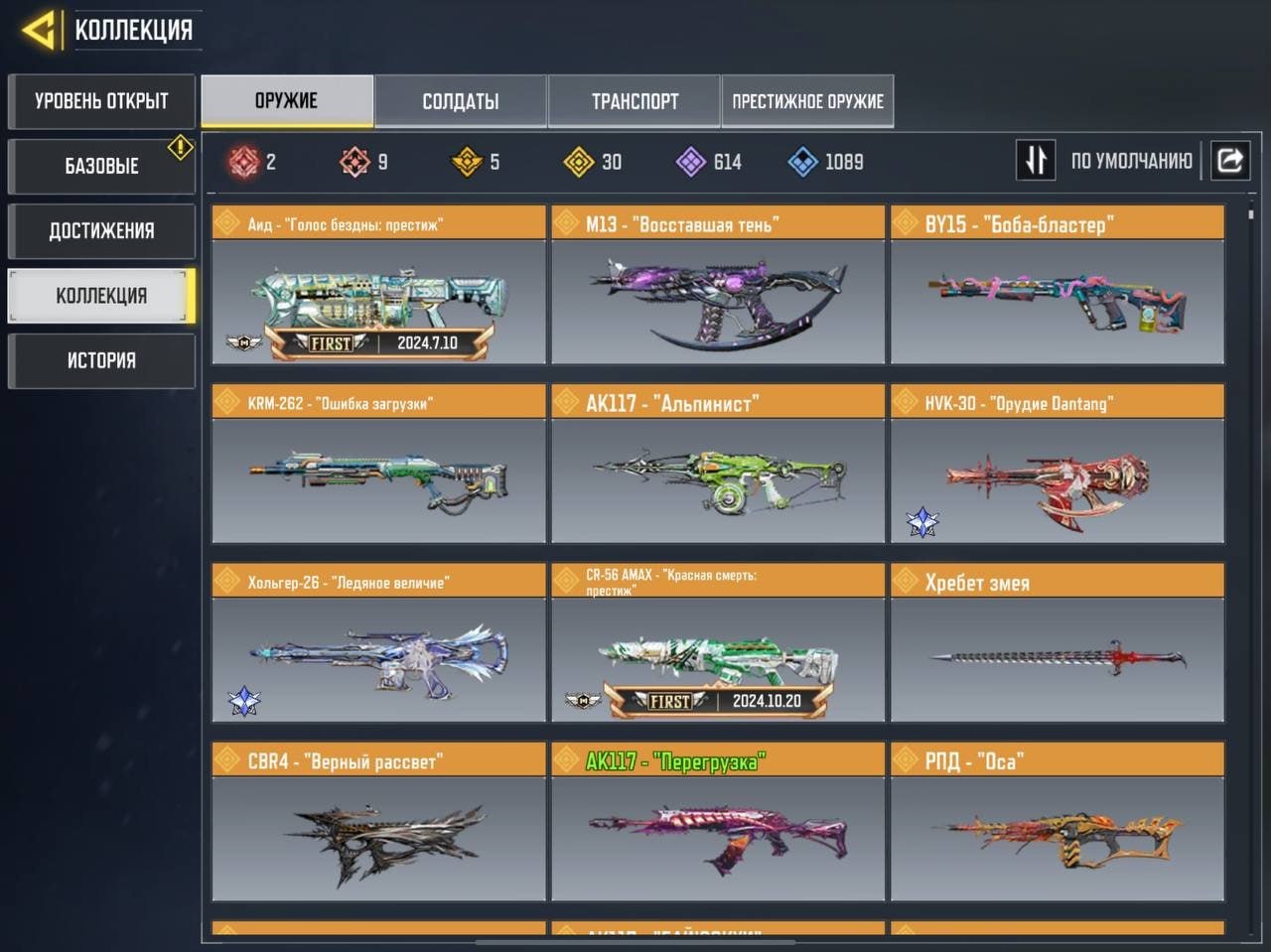This screenshot has width=1271, height=952.
Task: Select the AK117 "Альпинист" weapon card
Action: click(717, 465)
